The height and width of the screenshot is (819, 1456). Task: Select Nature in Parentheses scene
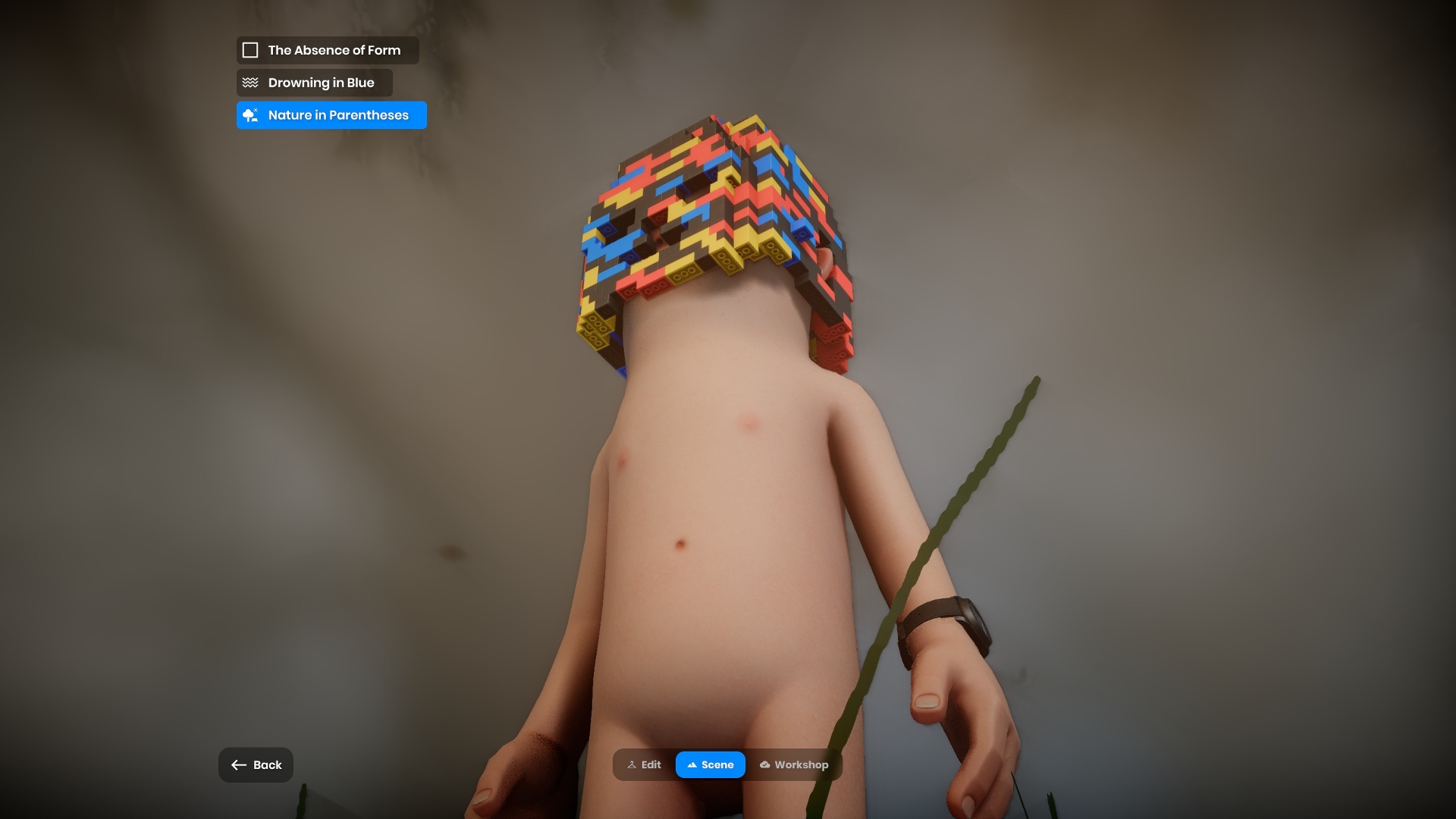[331, 115]
